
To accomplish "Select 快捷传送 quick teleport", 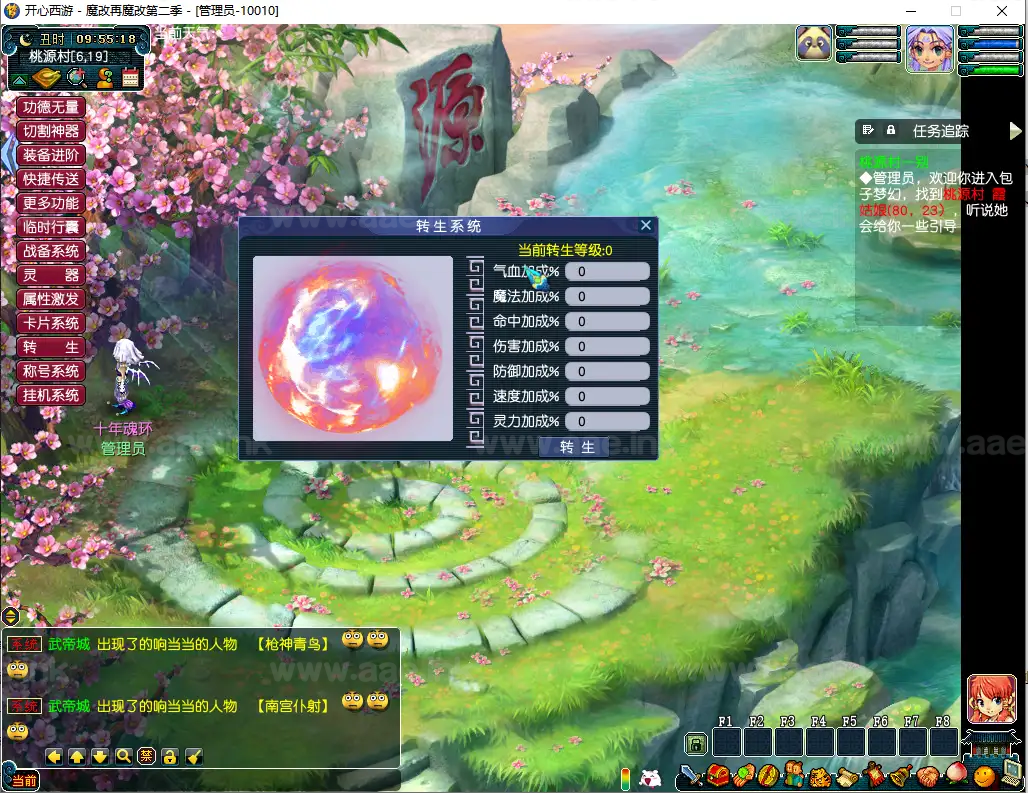I will tap(51, 179).
